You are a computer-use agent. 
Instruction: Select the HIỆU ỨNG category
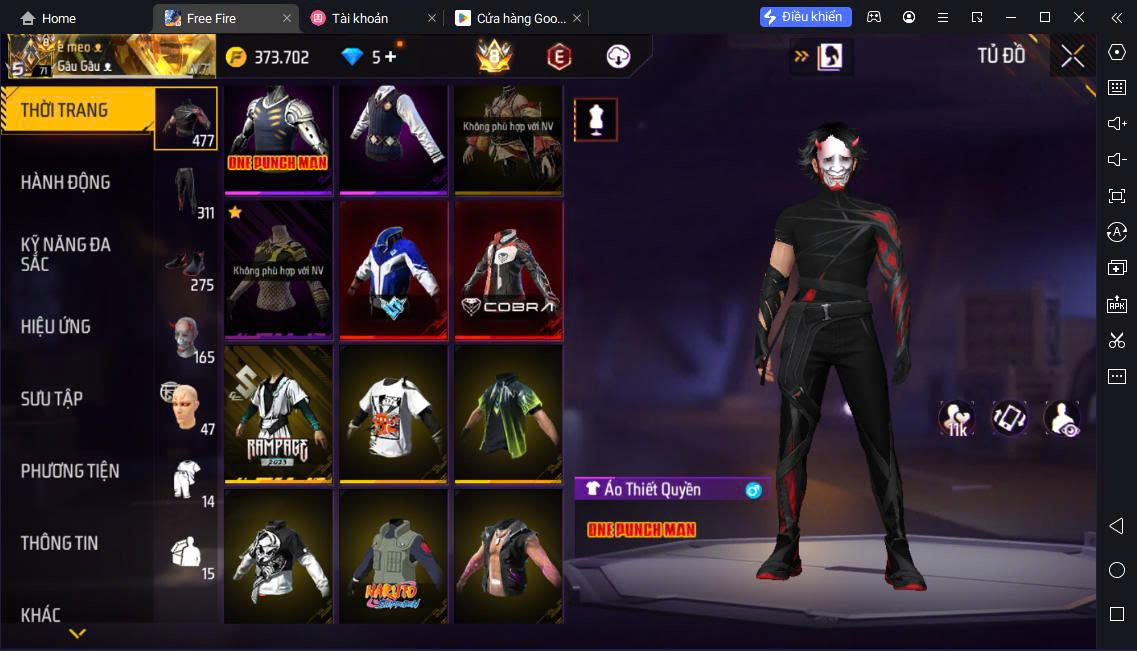click(x=56, y=326)
